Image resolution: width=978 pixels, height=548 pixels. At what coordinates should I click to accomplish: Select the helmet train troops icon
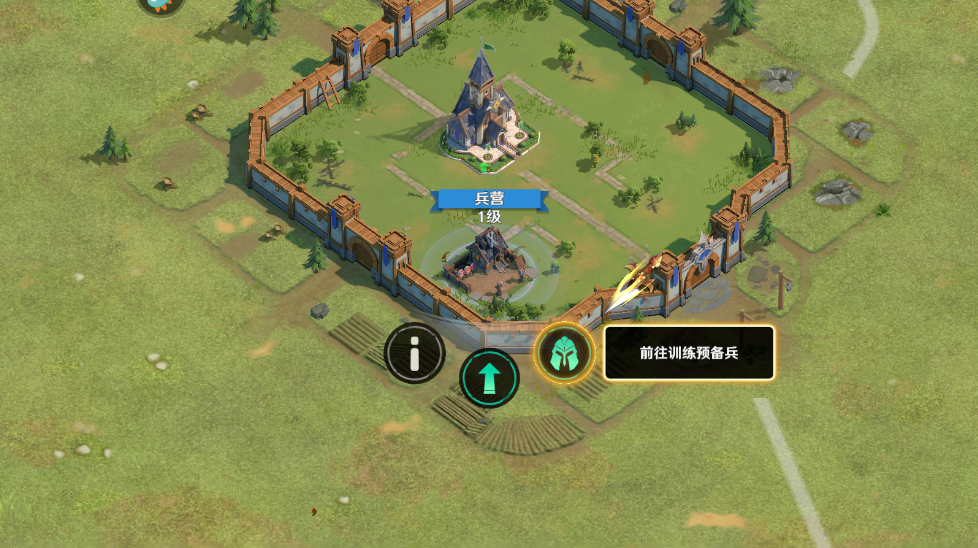pos(564,353)
